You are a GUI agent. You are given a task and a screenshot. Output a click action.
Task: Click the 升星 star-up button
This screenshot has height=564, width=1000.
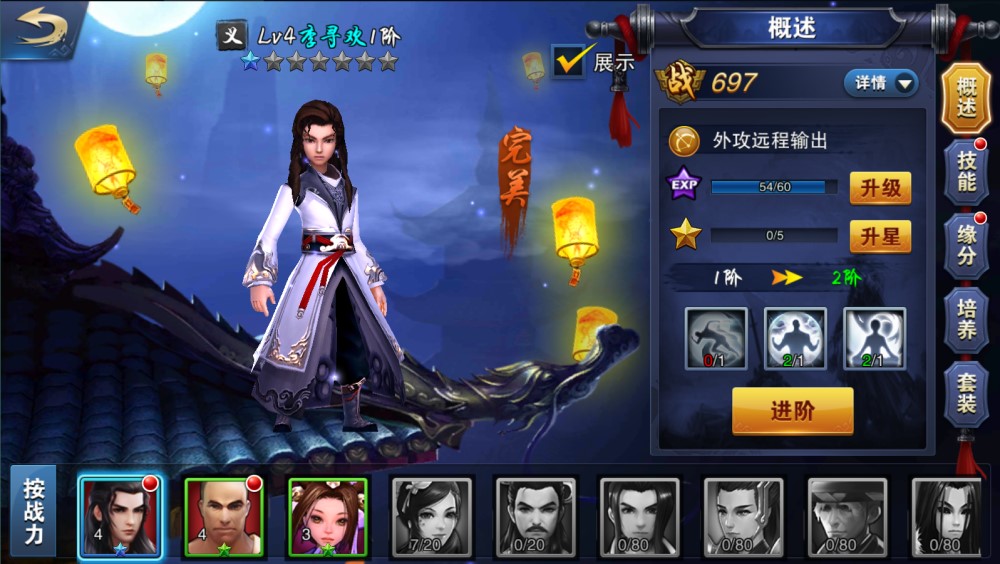coord(880,236)
